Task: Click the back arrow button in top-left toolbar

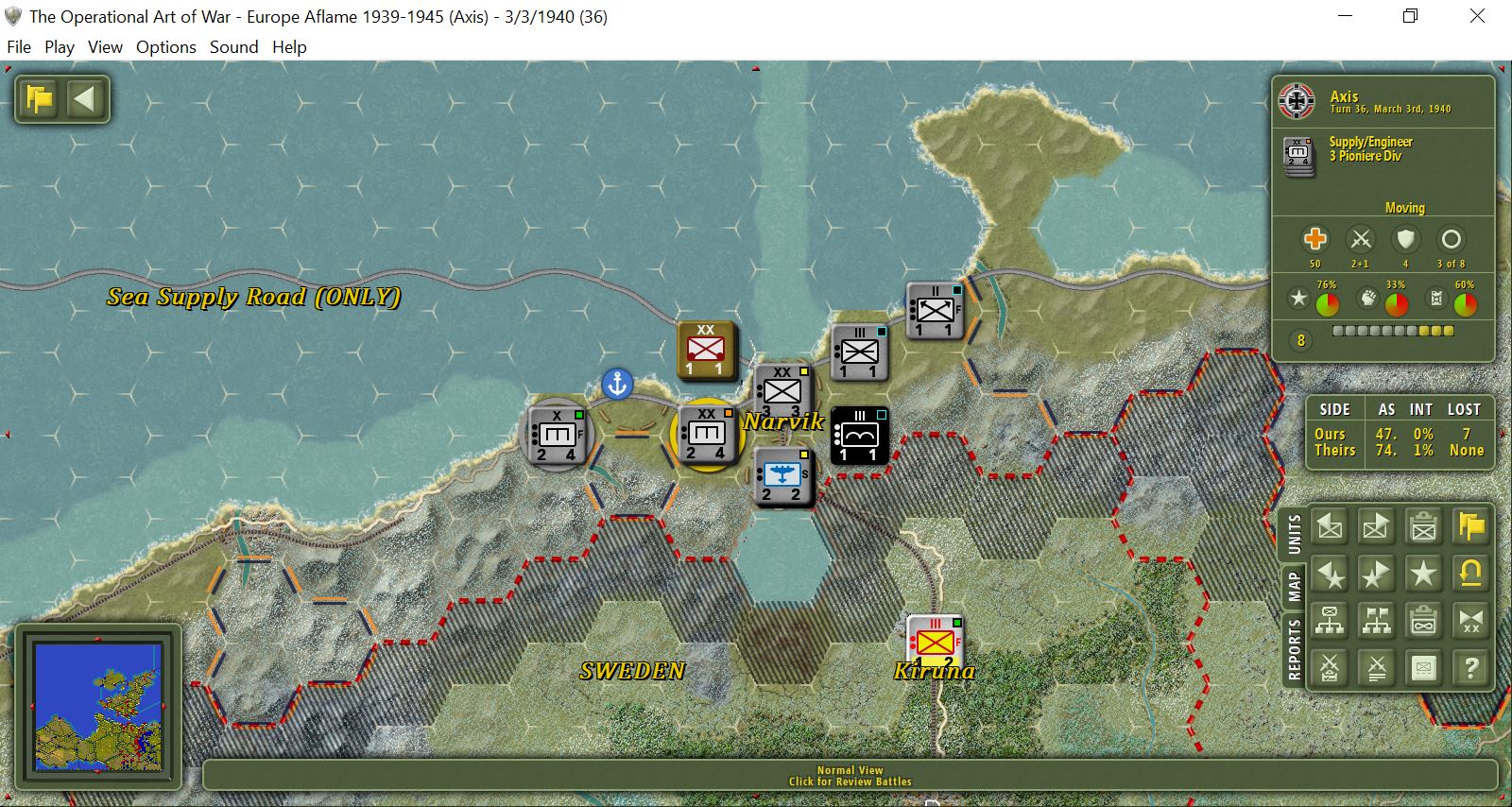Action: click(x=85, y=98)
